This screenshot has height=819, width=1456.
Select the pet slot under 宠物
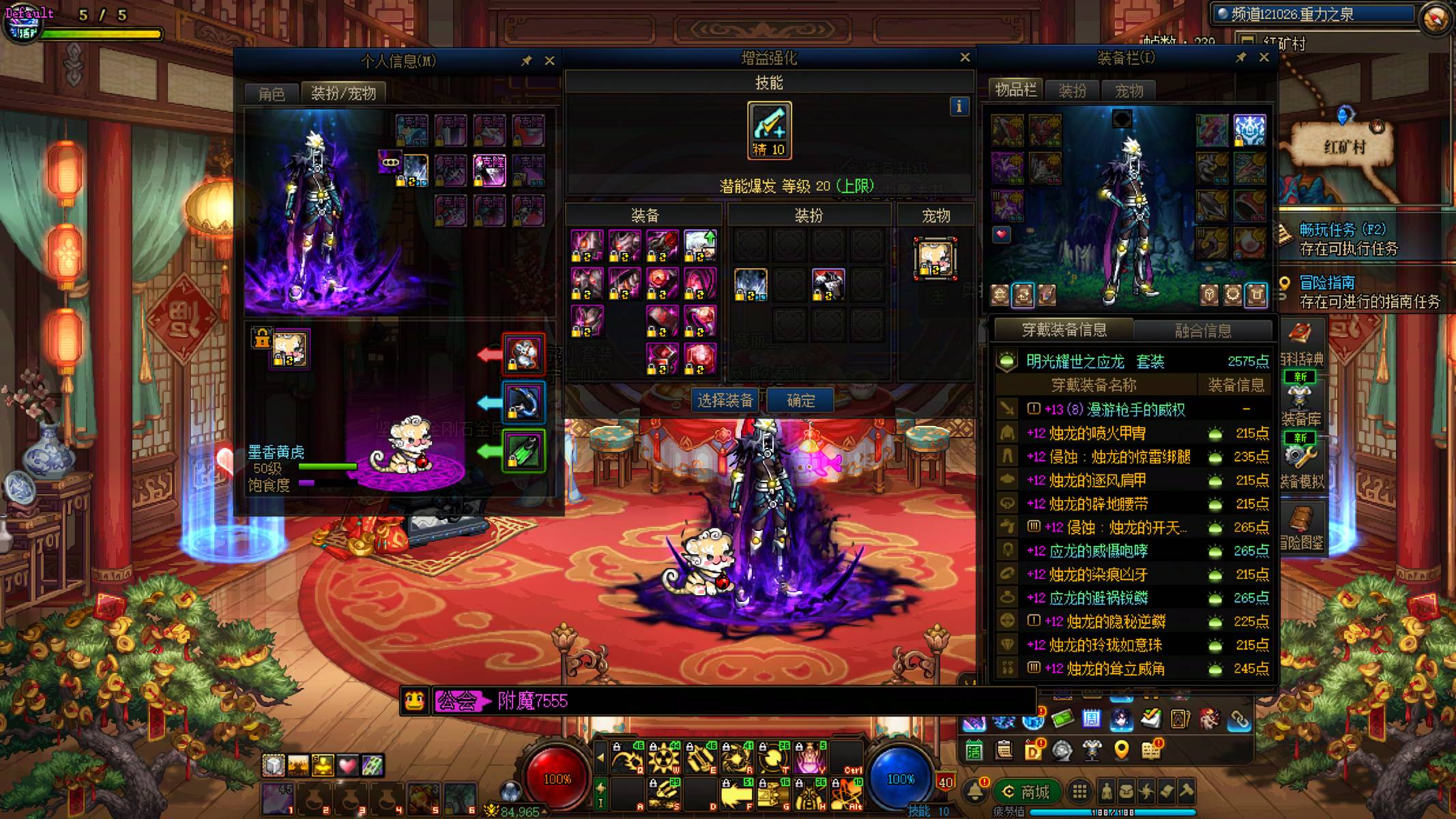(935, 259)
